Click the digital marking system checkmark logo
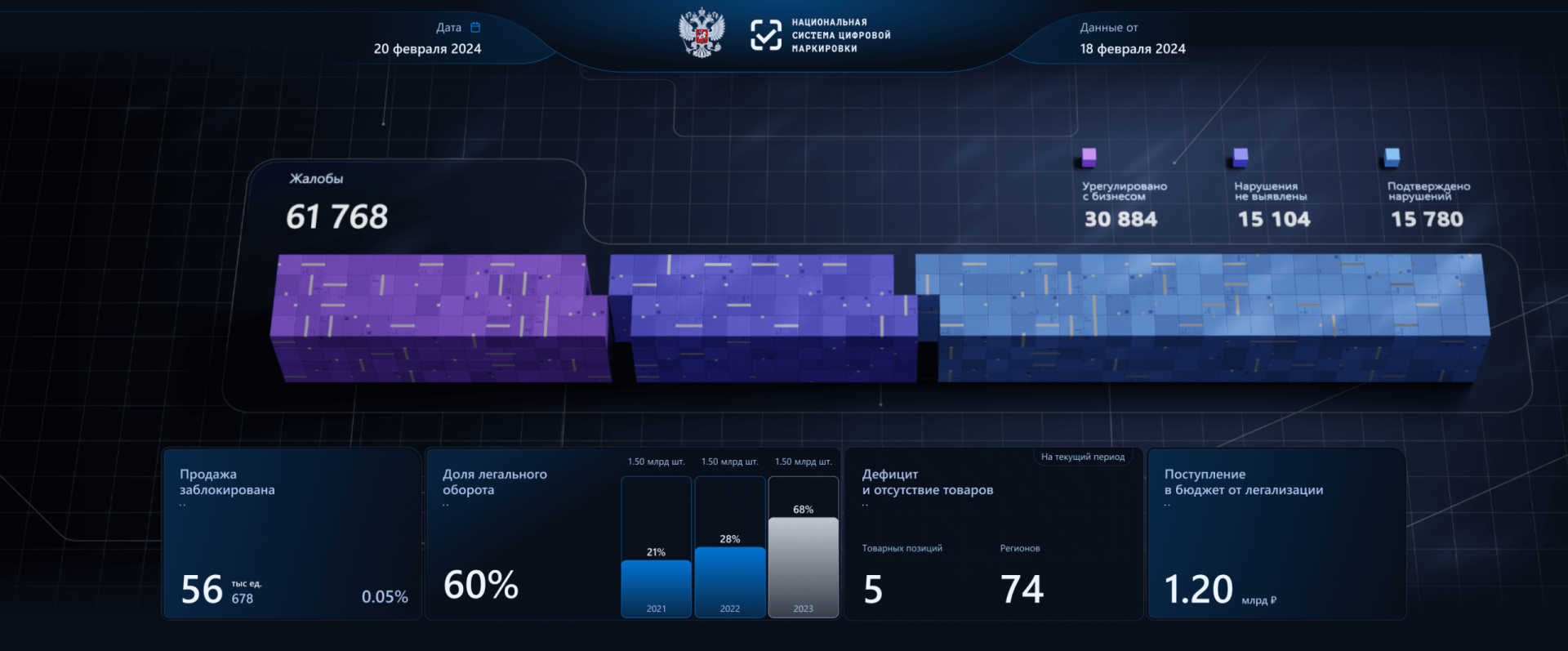 coord(766,35)
